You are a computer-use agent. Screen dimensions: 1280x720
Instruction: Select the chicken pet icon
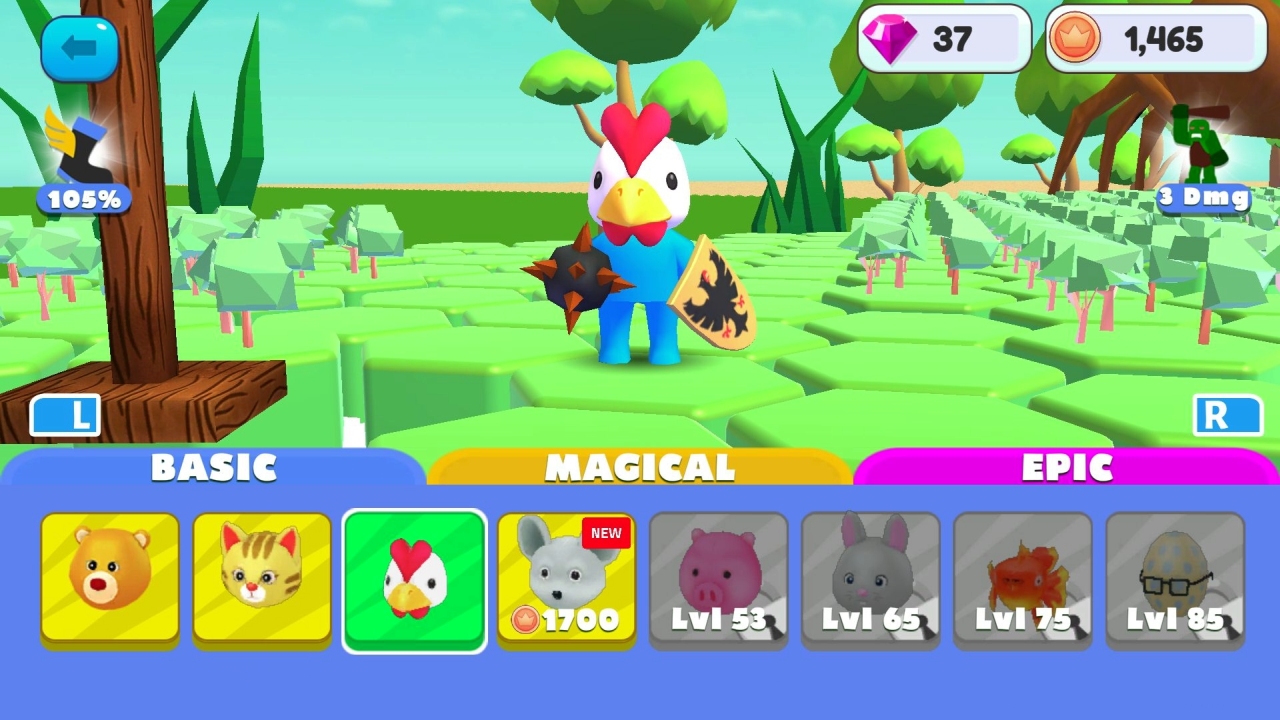coord(414,578)
